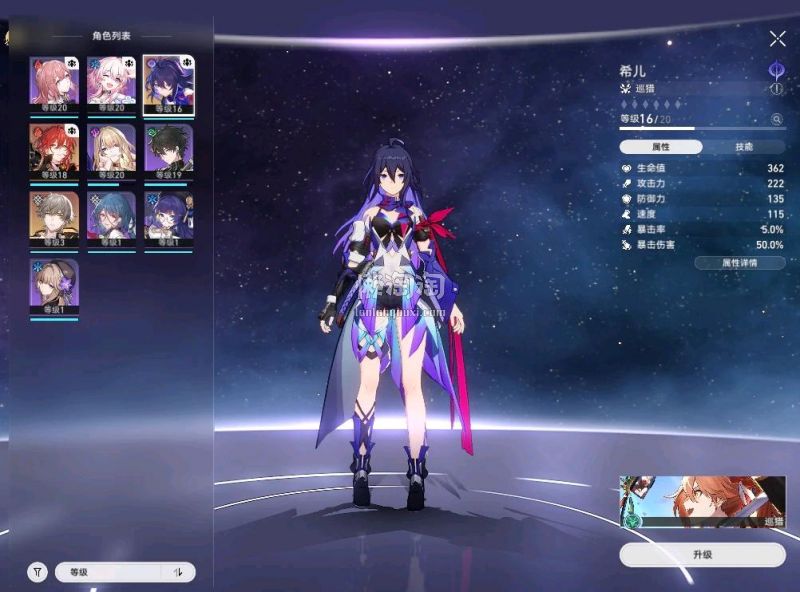Select Seele's level 16 portrait
Viewport: 800px width, 592px height.
(169, 84)
